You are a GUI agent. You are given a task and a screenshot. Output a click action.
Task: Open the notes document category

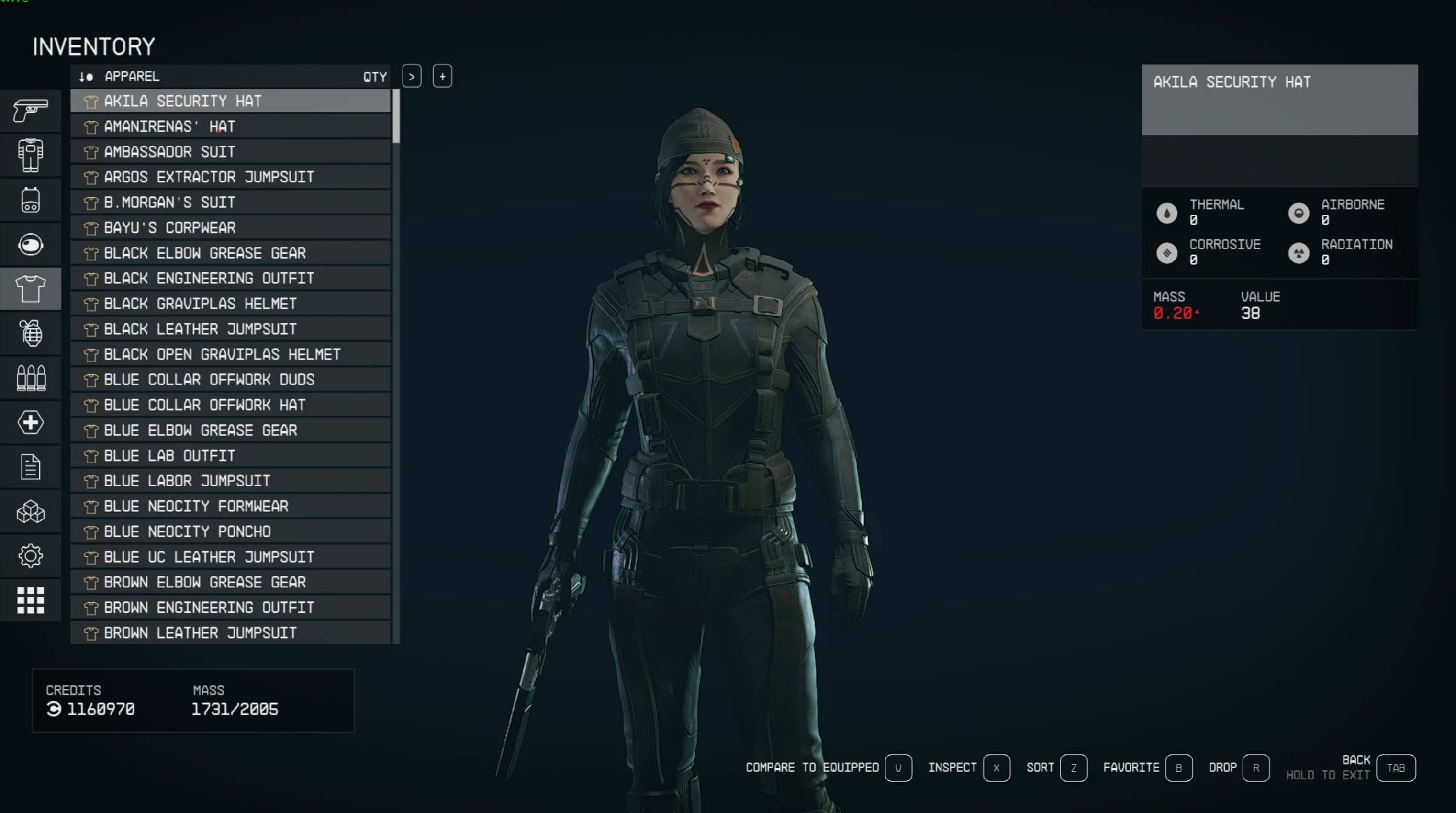(31, 467)
